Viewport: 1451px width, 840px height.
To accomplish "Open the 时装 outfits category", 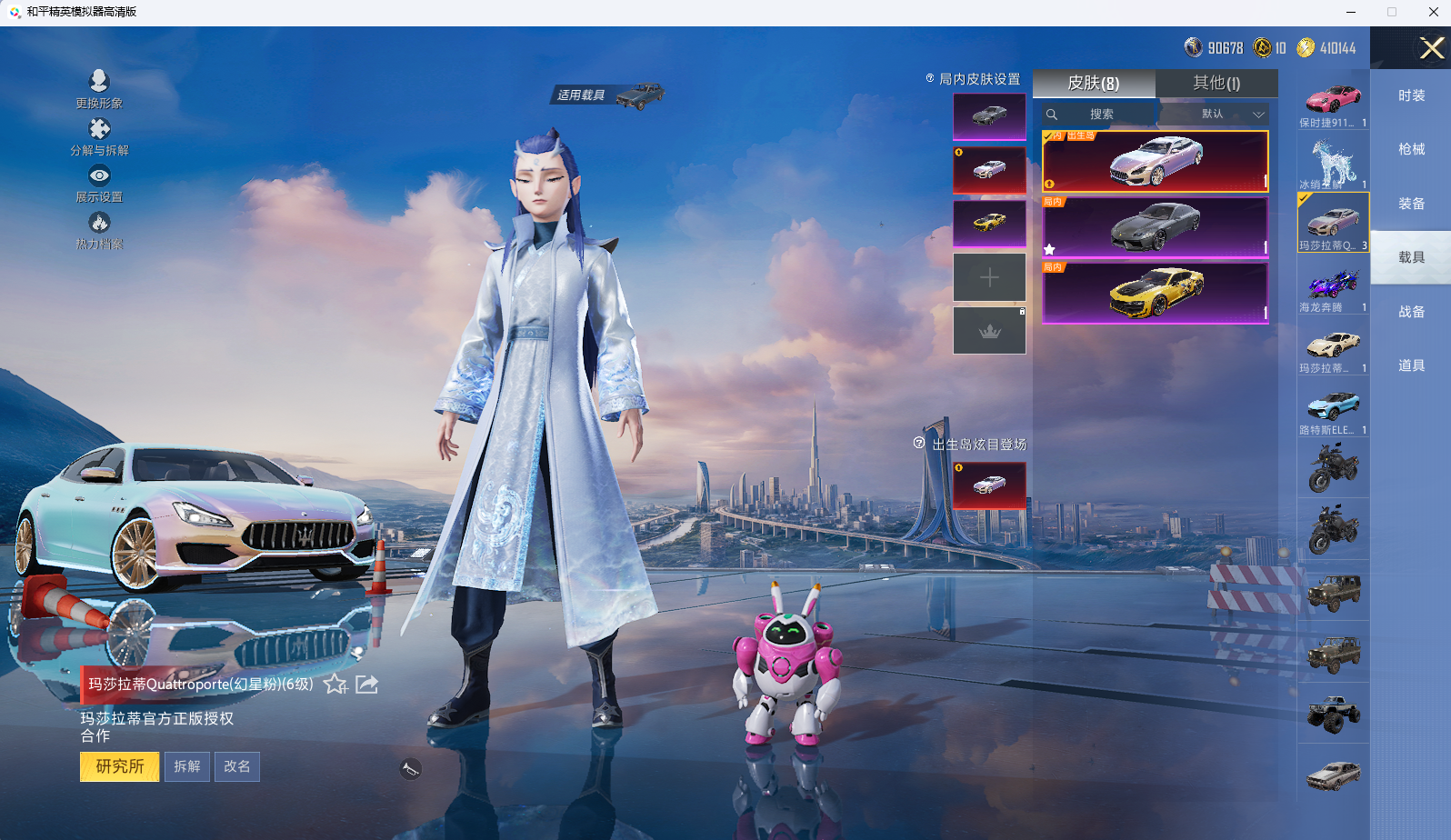I will pos(1411,95).
